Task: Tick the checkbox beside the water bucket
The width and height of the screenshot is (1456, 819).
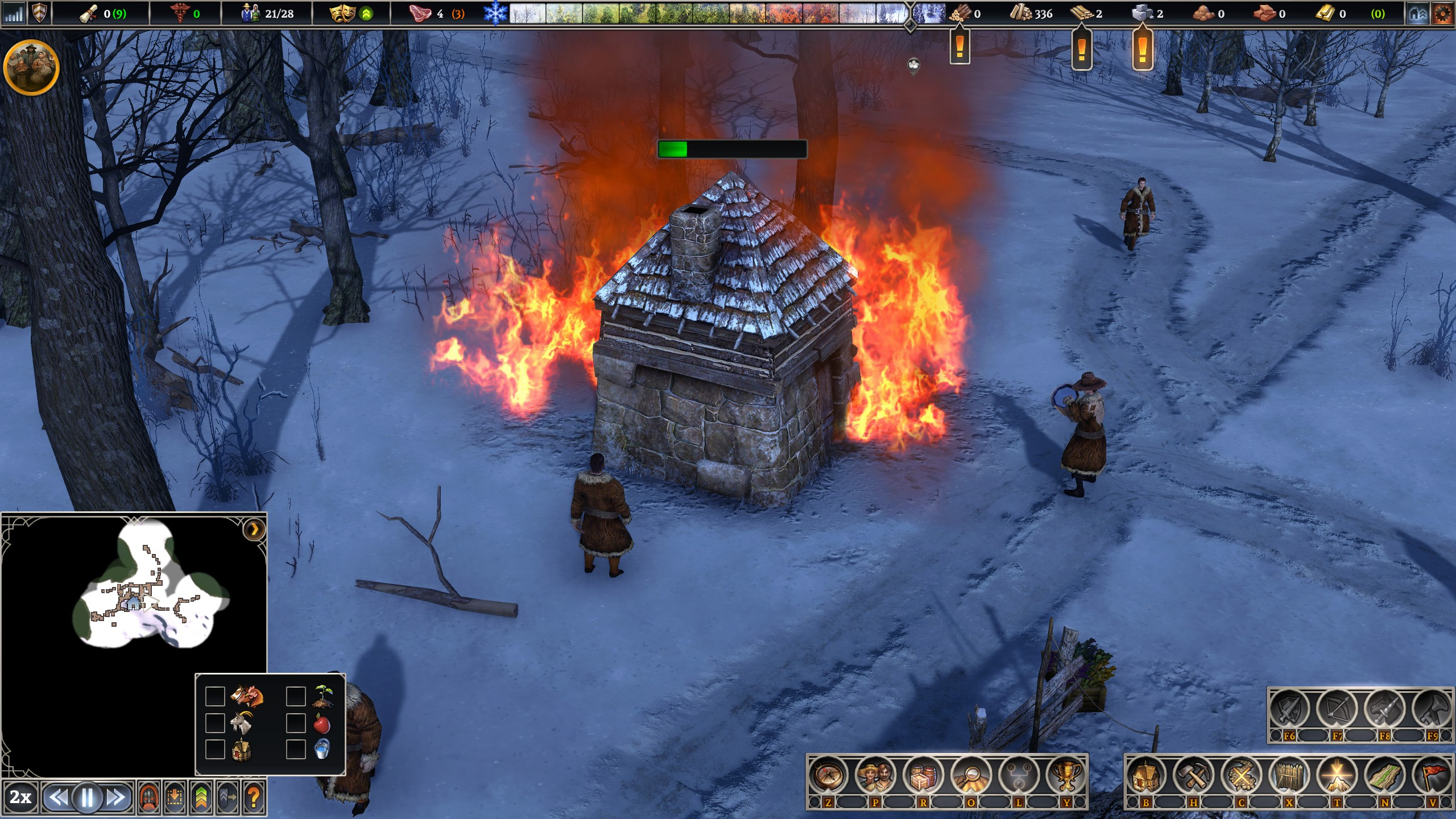Action: coord(296,749)
